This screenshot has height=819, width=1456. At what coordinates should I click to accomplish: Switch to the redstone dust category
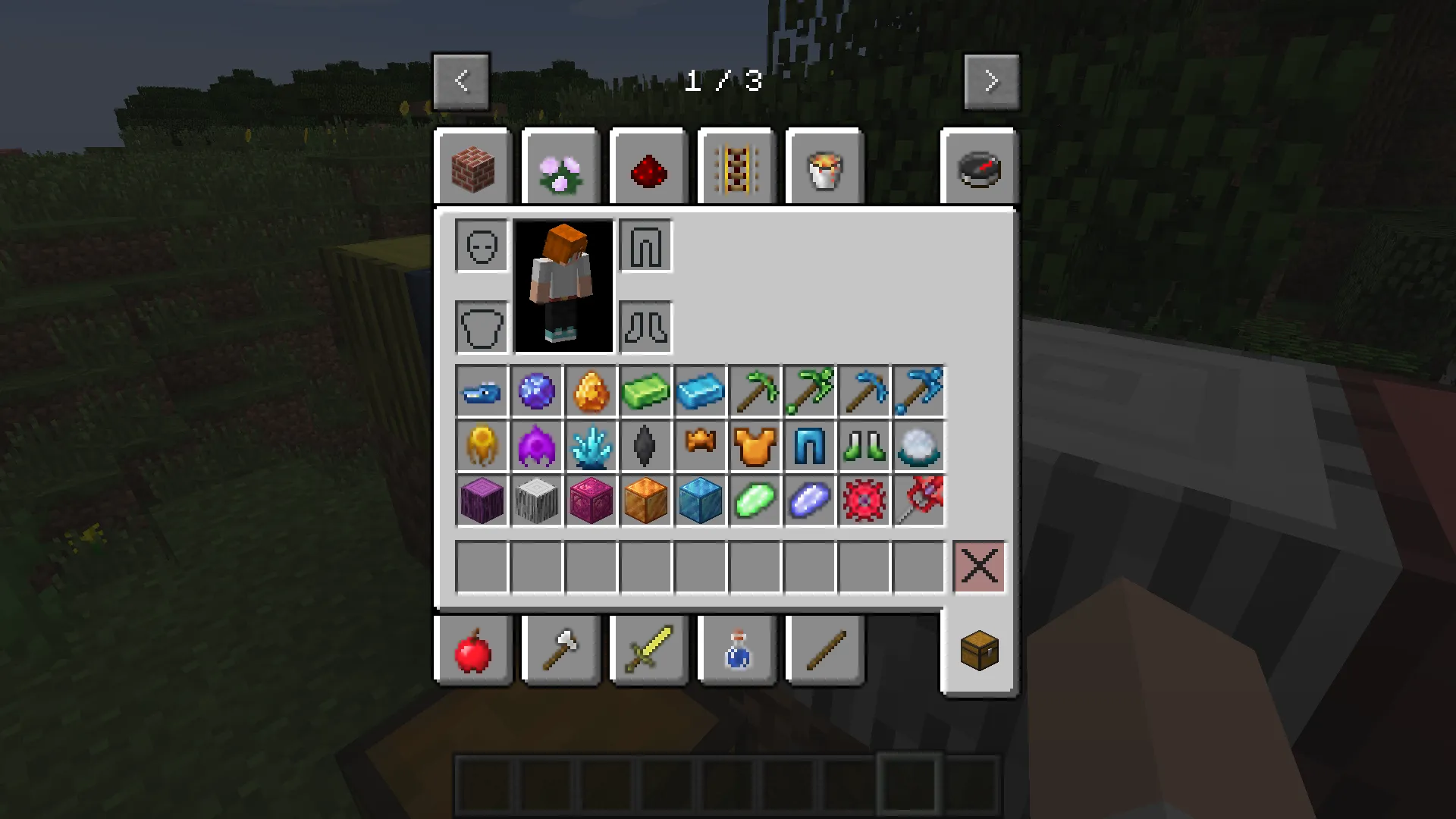pyautogui.click(x=648, y=167)
